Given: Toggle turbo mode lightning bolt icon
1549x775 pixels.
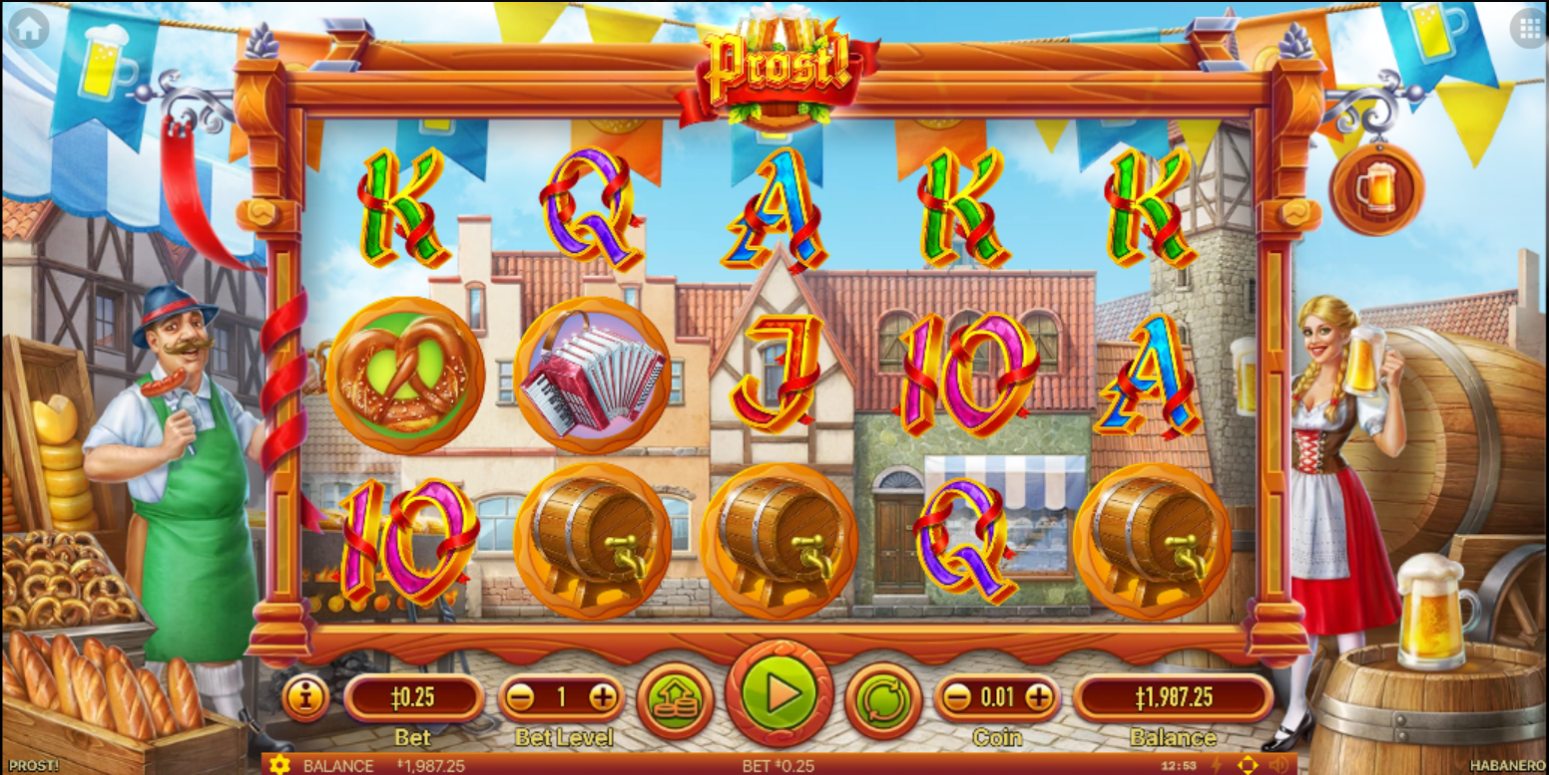Looking at the screenshot, I should click(1217, 765).
